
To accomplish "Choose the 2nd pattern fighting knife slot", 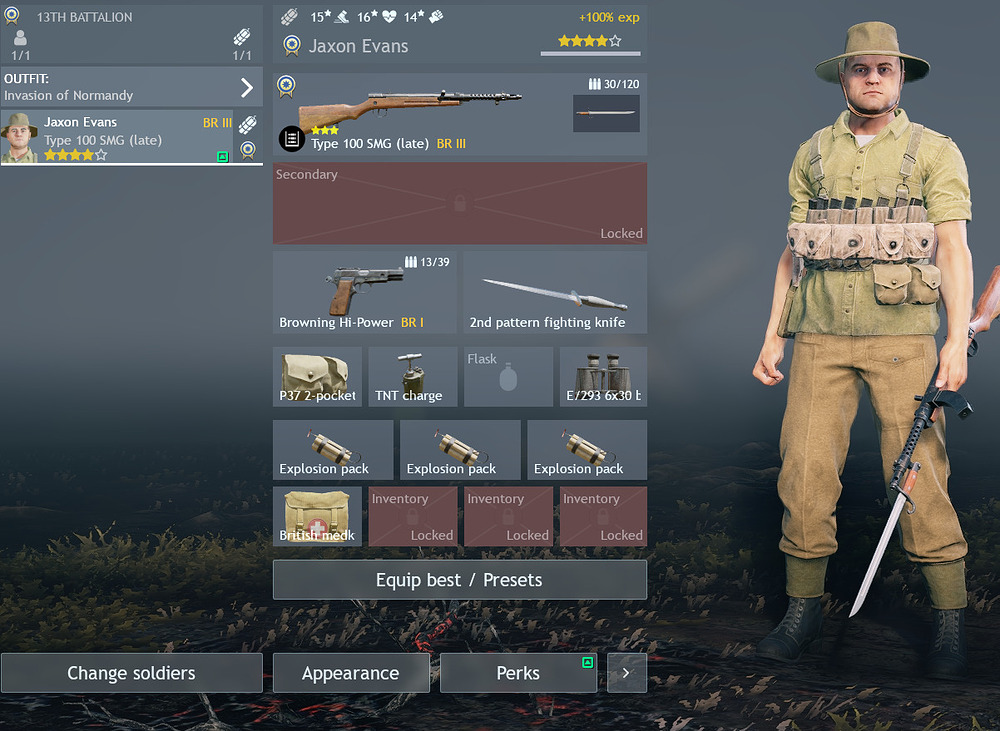I will pyautogui.click(x=555, y=292).
